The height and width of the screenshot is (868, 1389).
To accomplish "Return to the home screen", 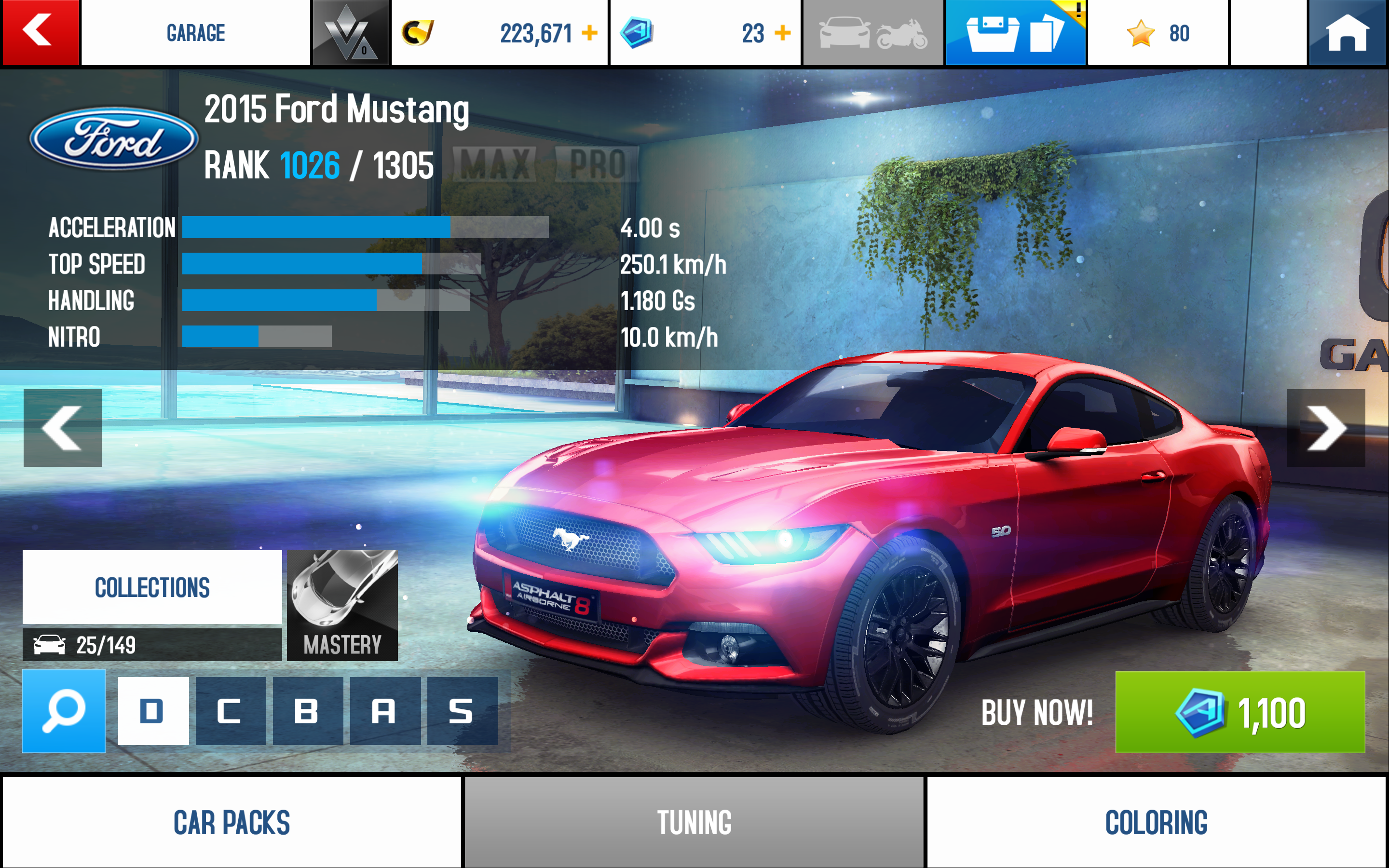I will pos(1347,33).
